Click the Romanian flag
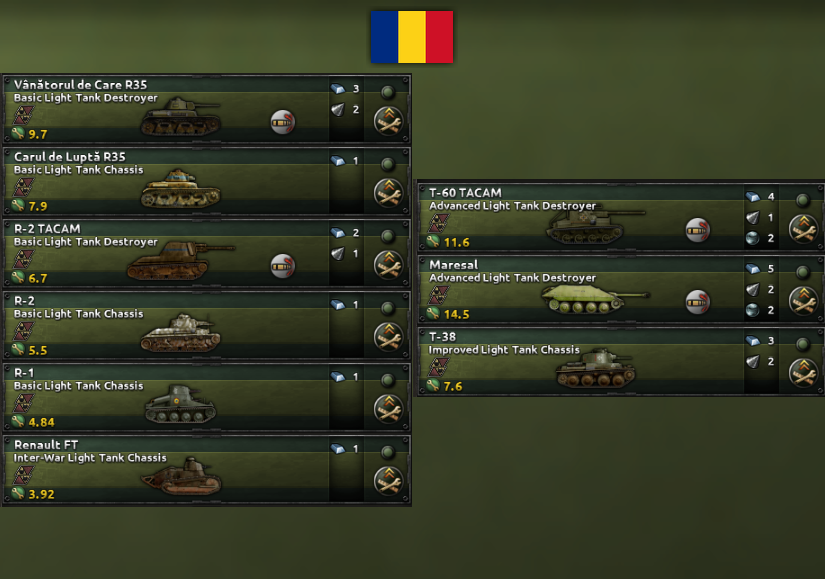The height and width of the screenshot is (579, 825). pyautogui.click(x=412, y=37)
